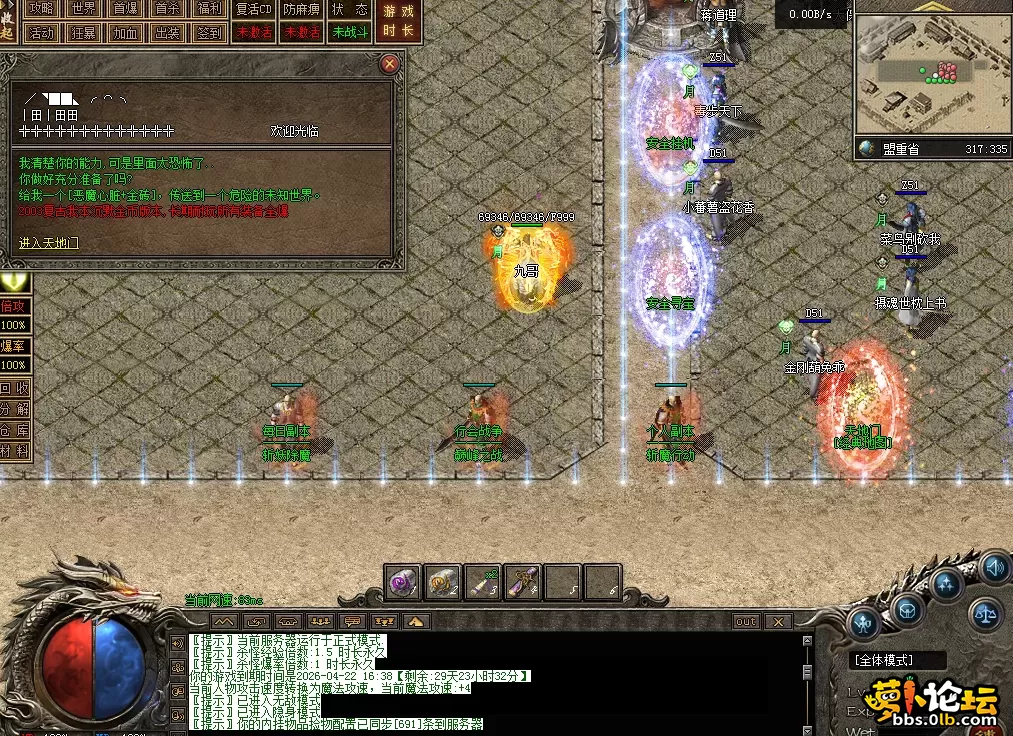Toggle sound with the speaker icon

(993, 568)
